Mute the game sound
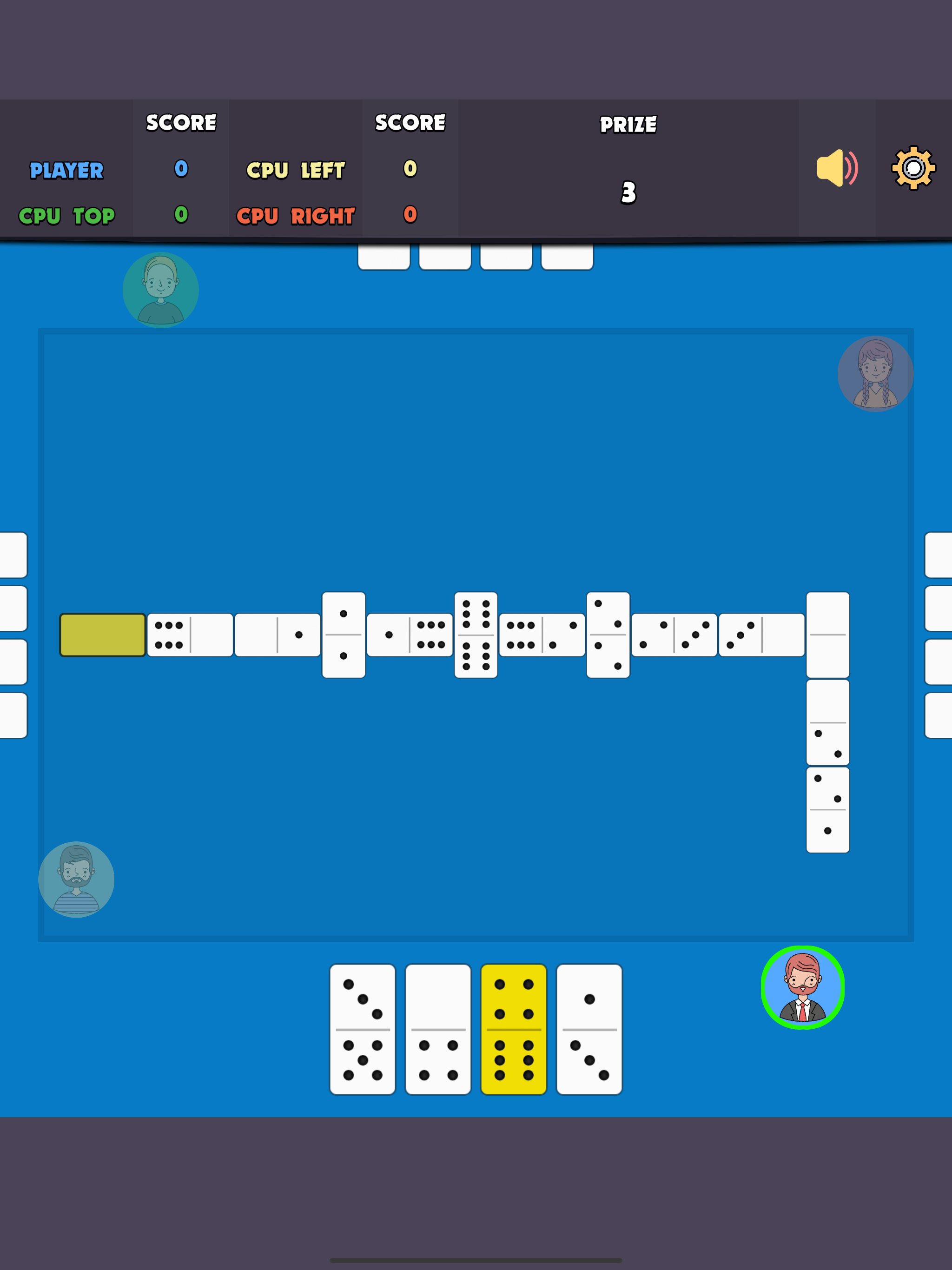The image size is (952, 1270). point(837,168)
